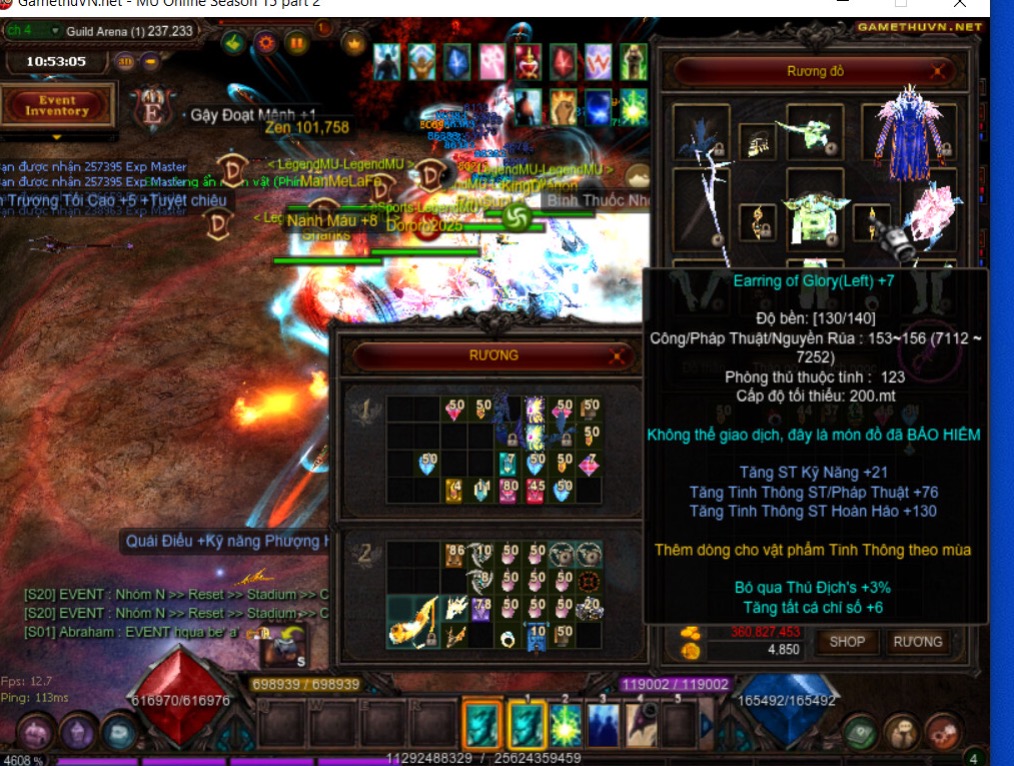The height and width of the screenshot is (766, 1014).
Task: Open the SHOP button
Action: coord(847,642)
